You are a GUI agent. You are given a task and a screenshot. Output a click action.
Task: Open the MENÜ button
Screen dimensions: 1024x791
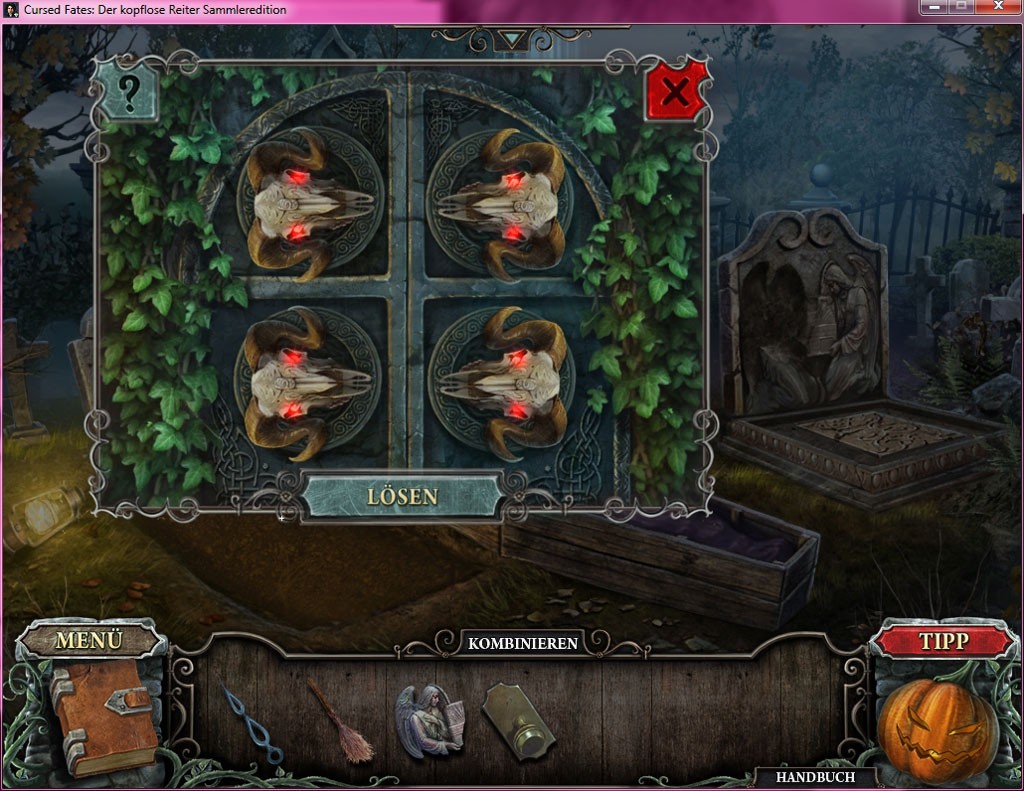coord(89,640)
